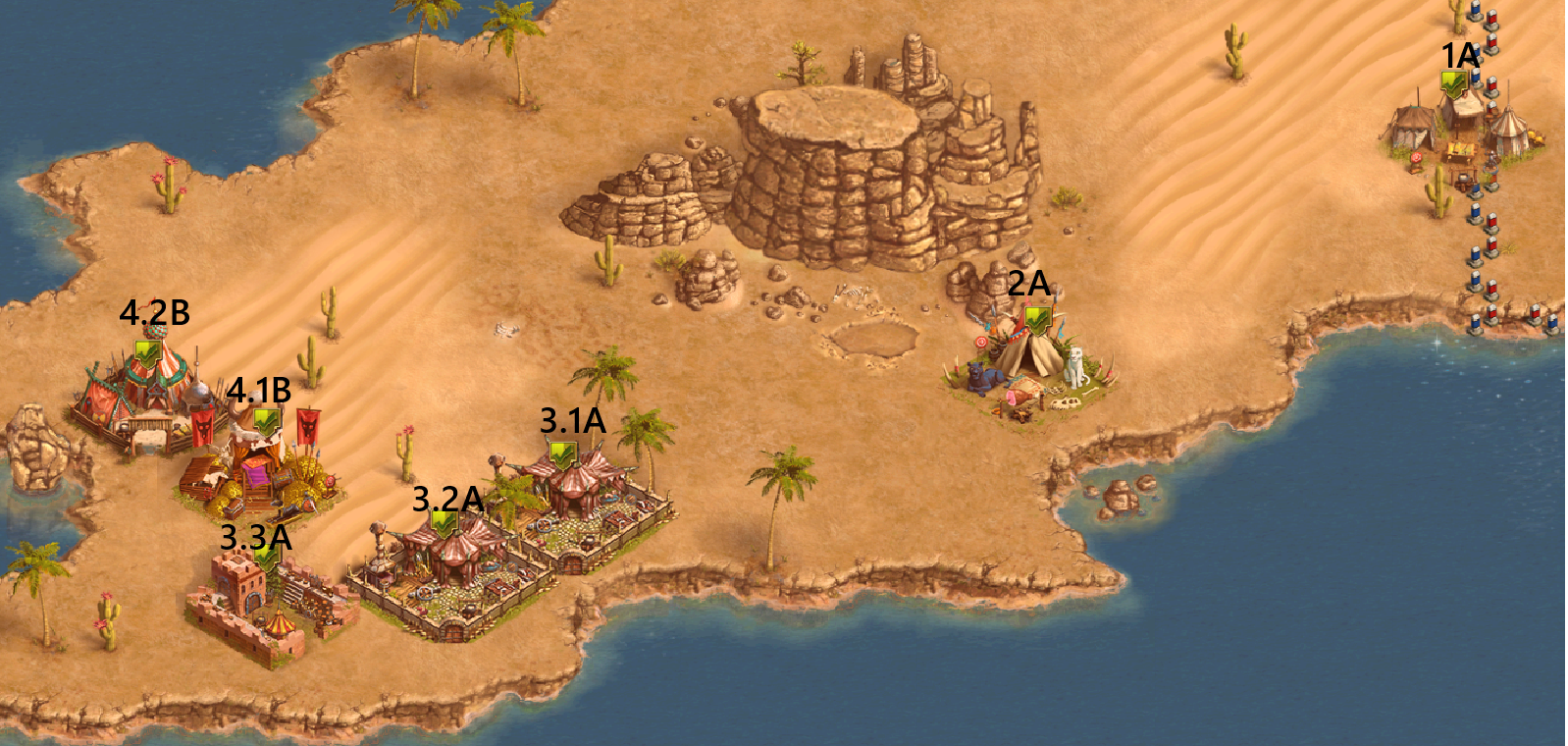Choose the camp marker labeled 3.1A

point(561,454)
